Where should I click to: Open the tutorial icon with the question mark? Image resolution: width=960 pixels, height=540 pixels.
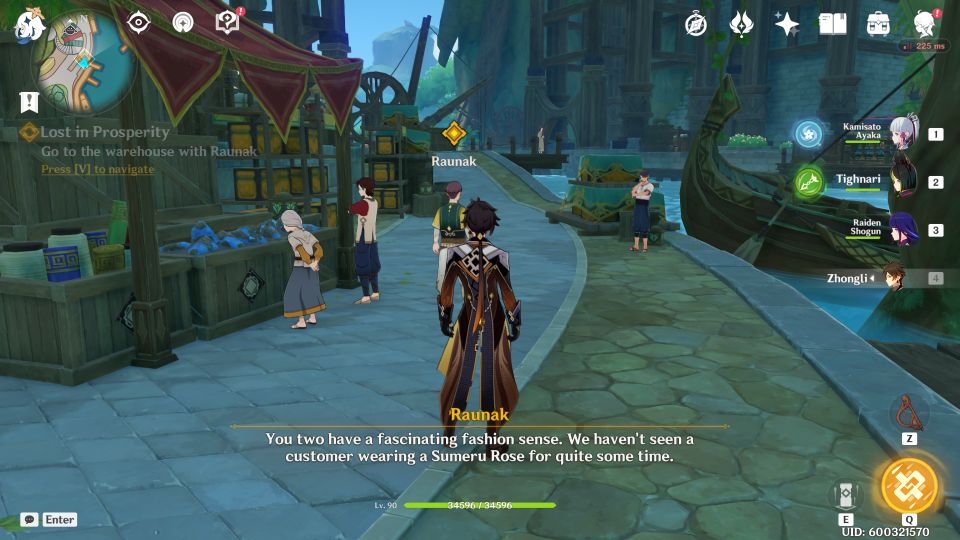pyautogui.click(x=228, y=22)
